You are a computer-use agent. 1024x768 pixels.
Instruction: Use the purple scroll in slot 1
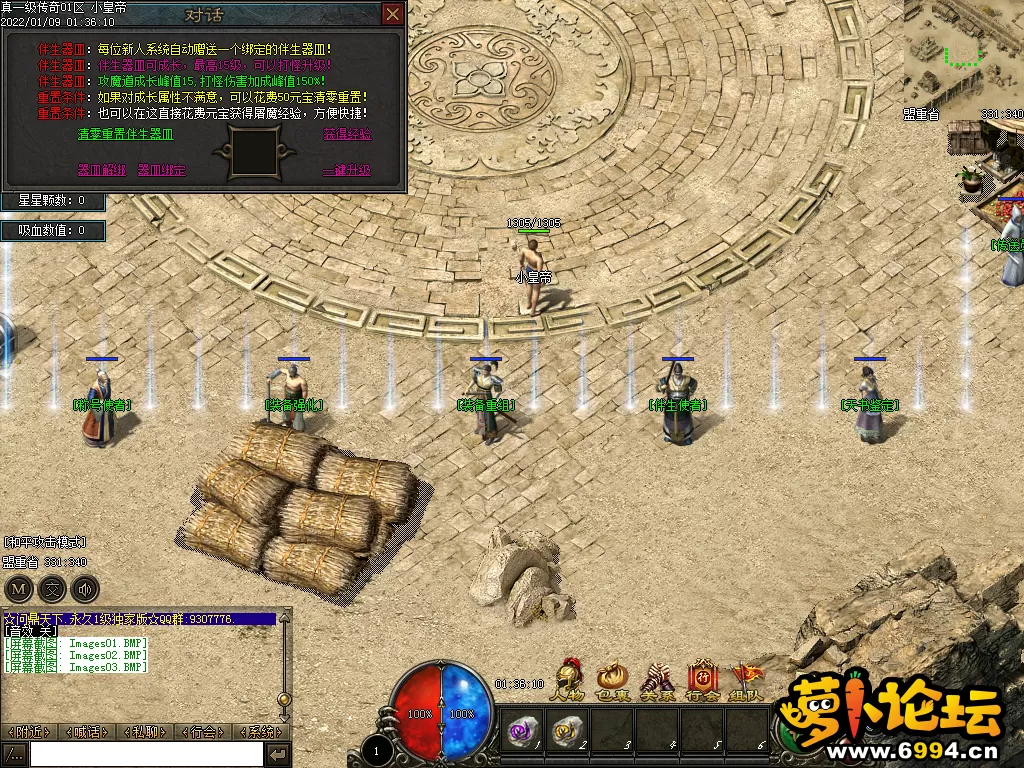click(x=524, y=730)
